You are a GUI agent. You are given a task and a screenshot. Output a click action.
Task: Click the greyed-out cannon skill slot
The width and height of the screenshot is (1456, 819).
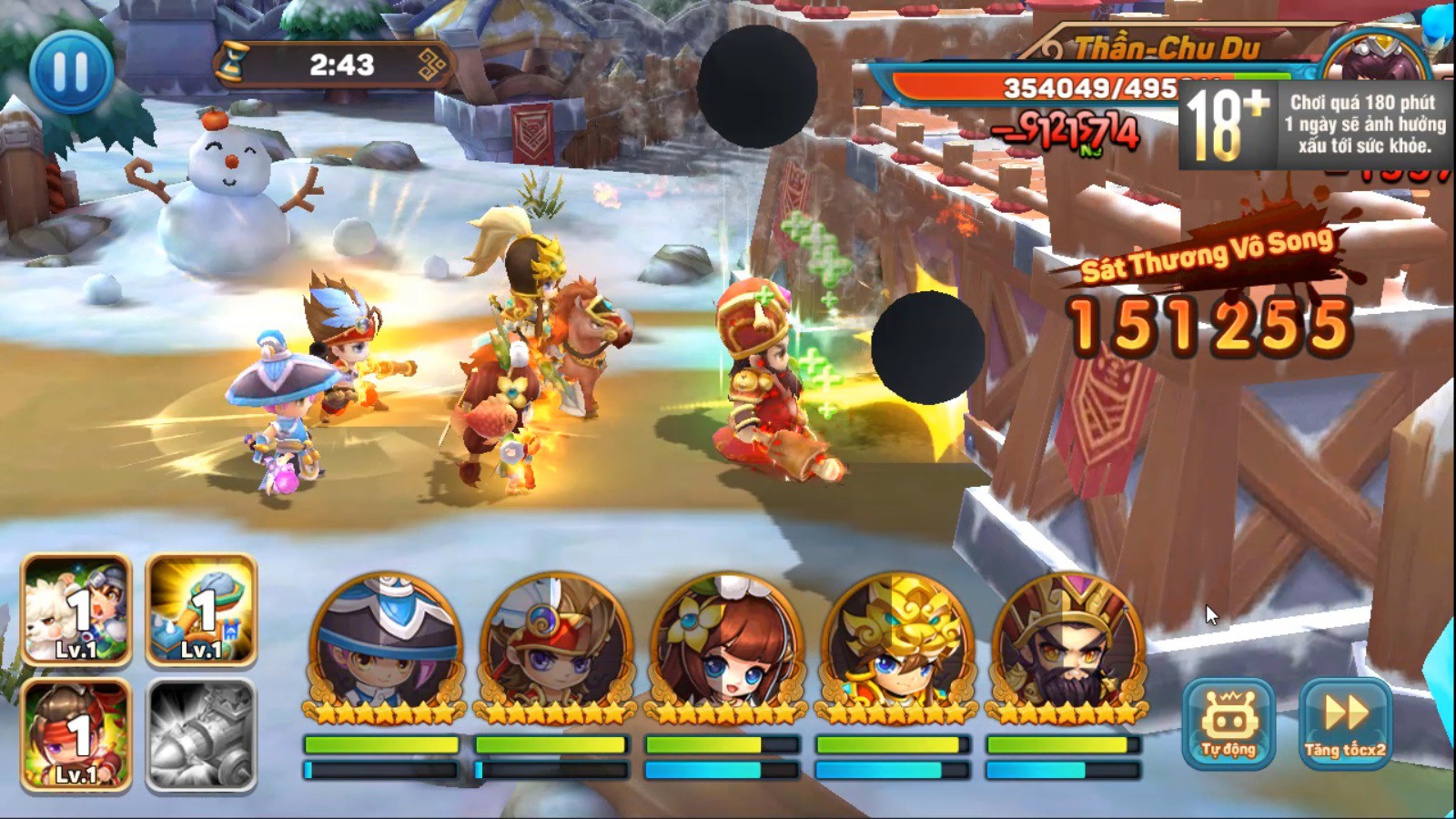coord(201,733)
